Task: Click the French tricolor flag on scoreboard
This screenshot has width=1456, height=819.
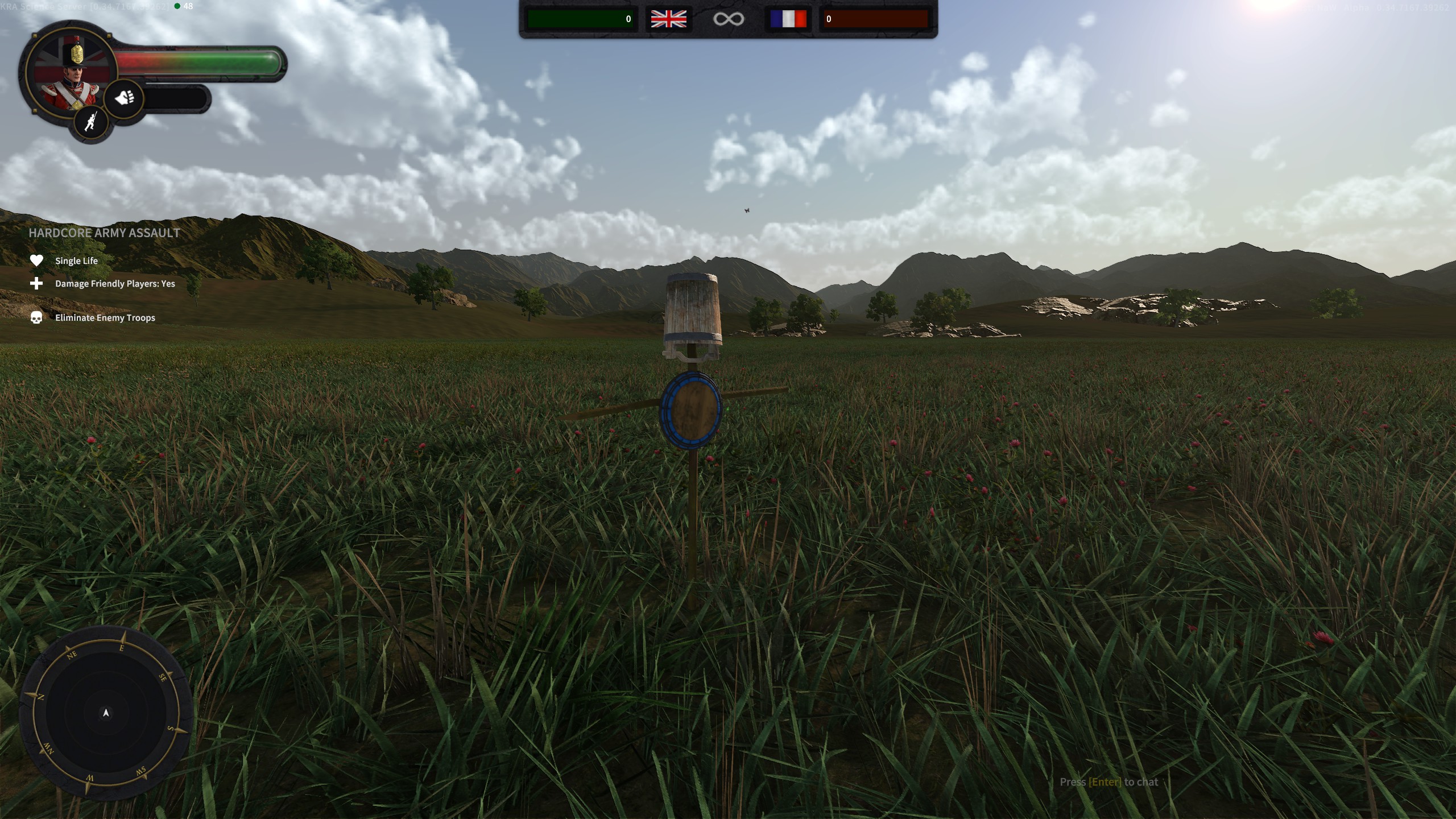Action: (788, 19)
